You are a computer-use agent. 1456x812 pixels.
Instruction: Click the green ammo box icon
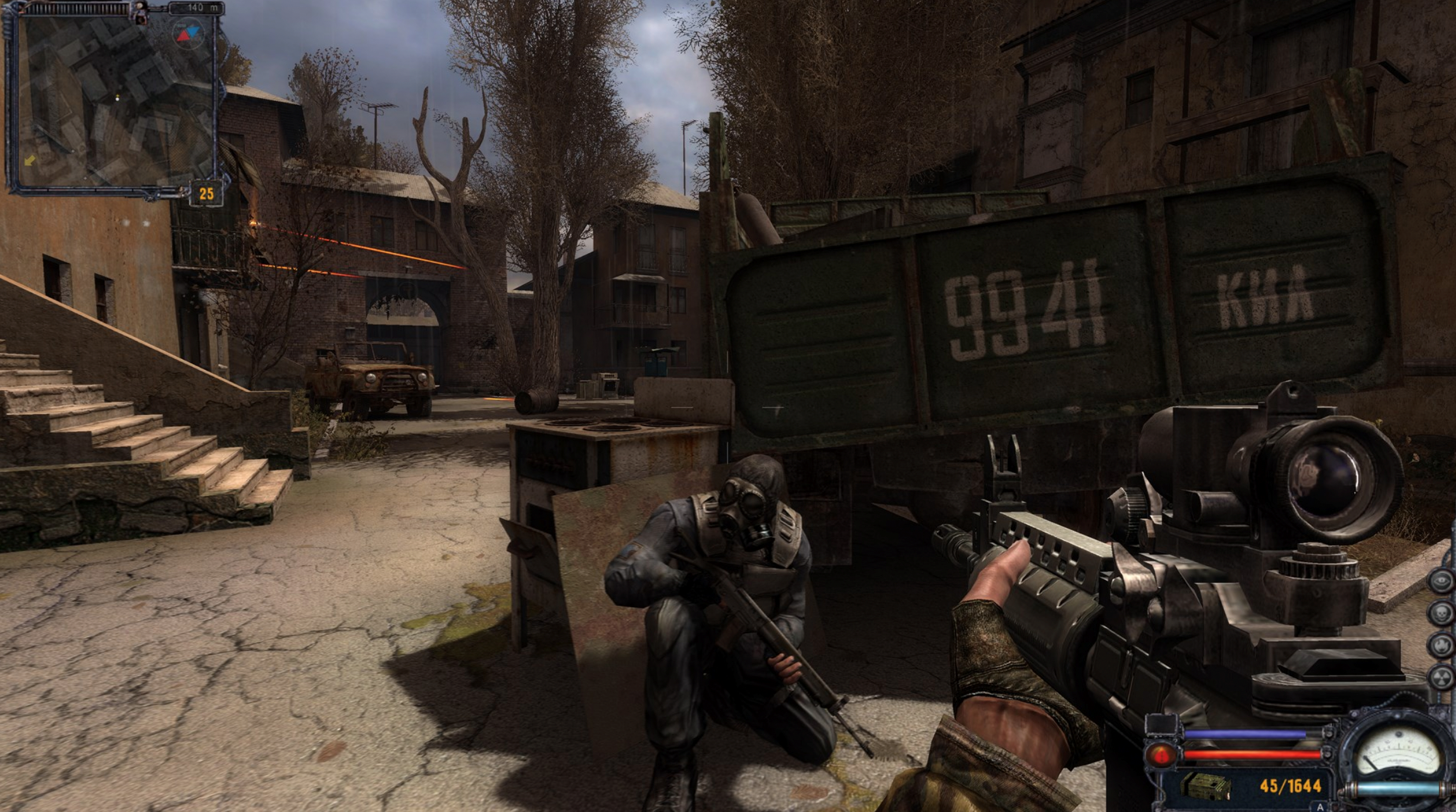(x=1205, y=786)
